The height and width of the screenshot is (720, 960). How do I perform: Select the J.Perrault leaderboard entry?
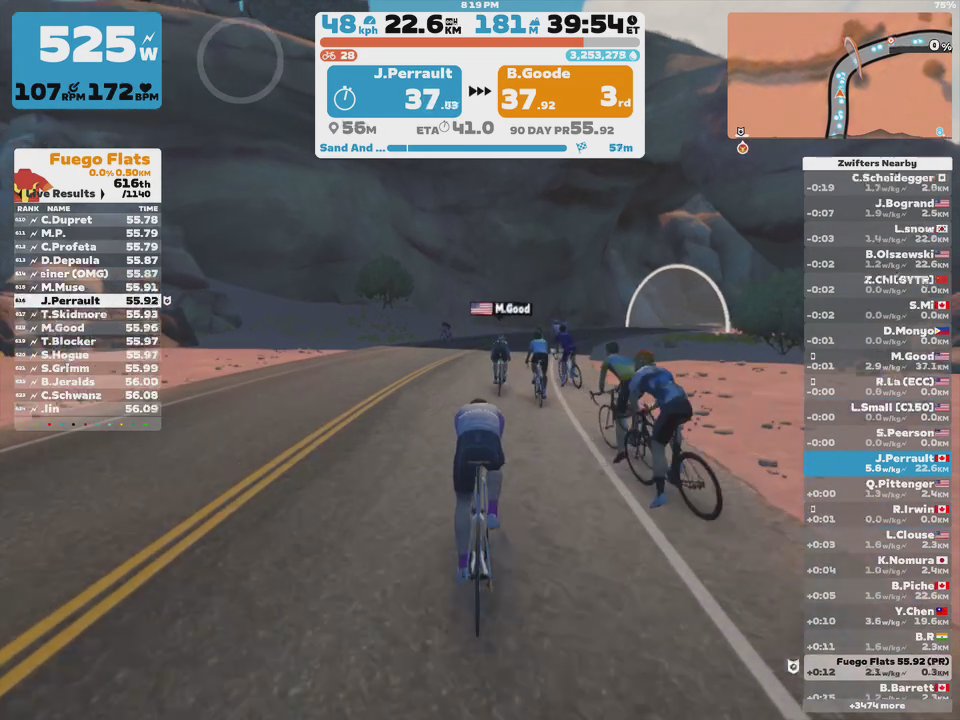pyautogui.click(x=87, y=300)
